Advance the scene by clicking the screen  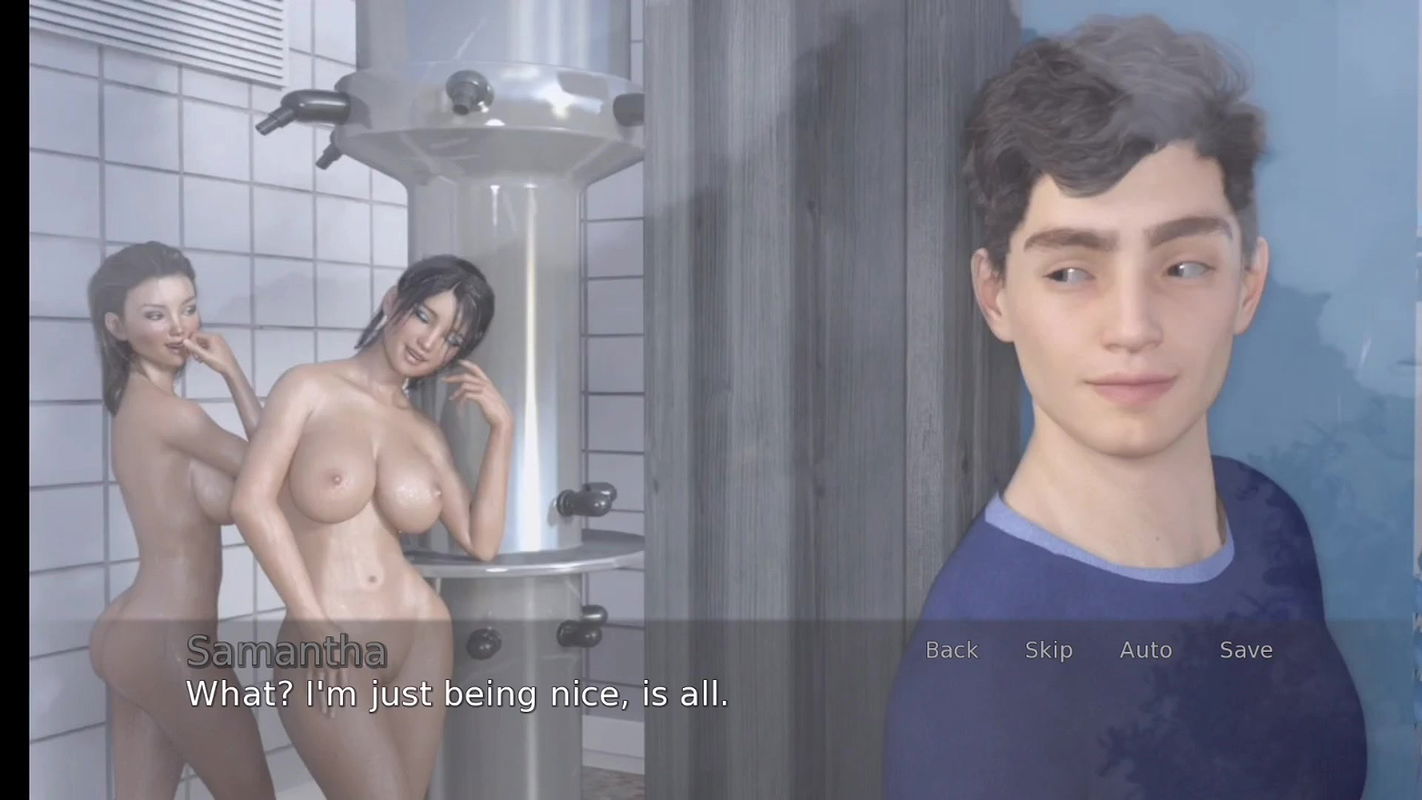[x=700, y=400]
